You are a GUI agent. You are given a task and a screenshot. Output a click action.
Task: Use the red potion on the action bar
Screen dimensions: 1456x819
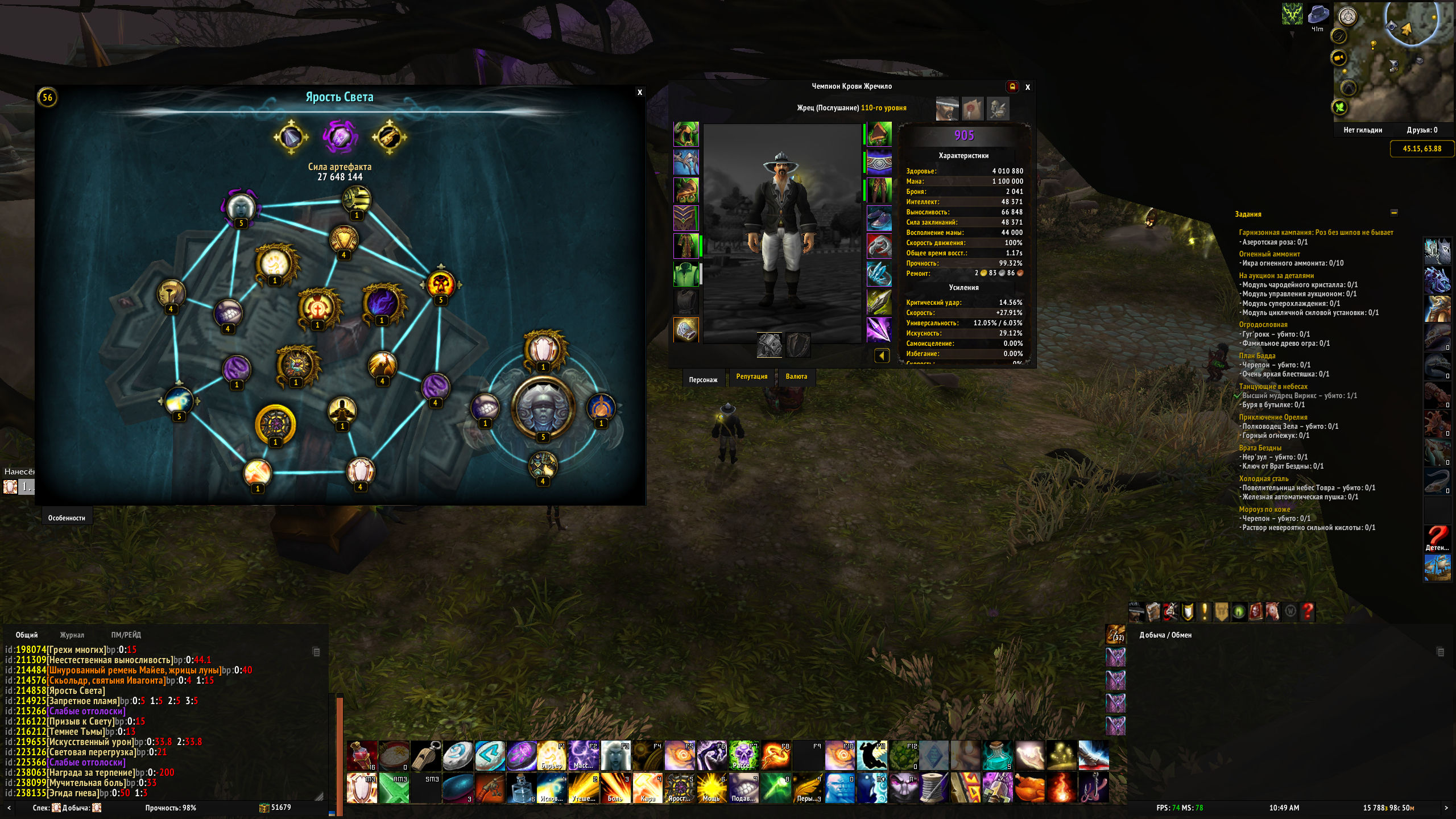[362, 755]
